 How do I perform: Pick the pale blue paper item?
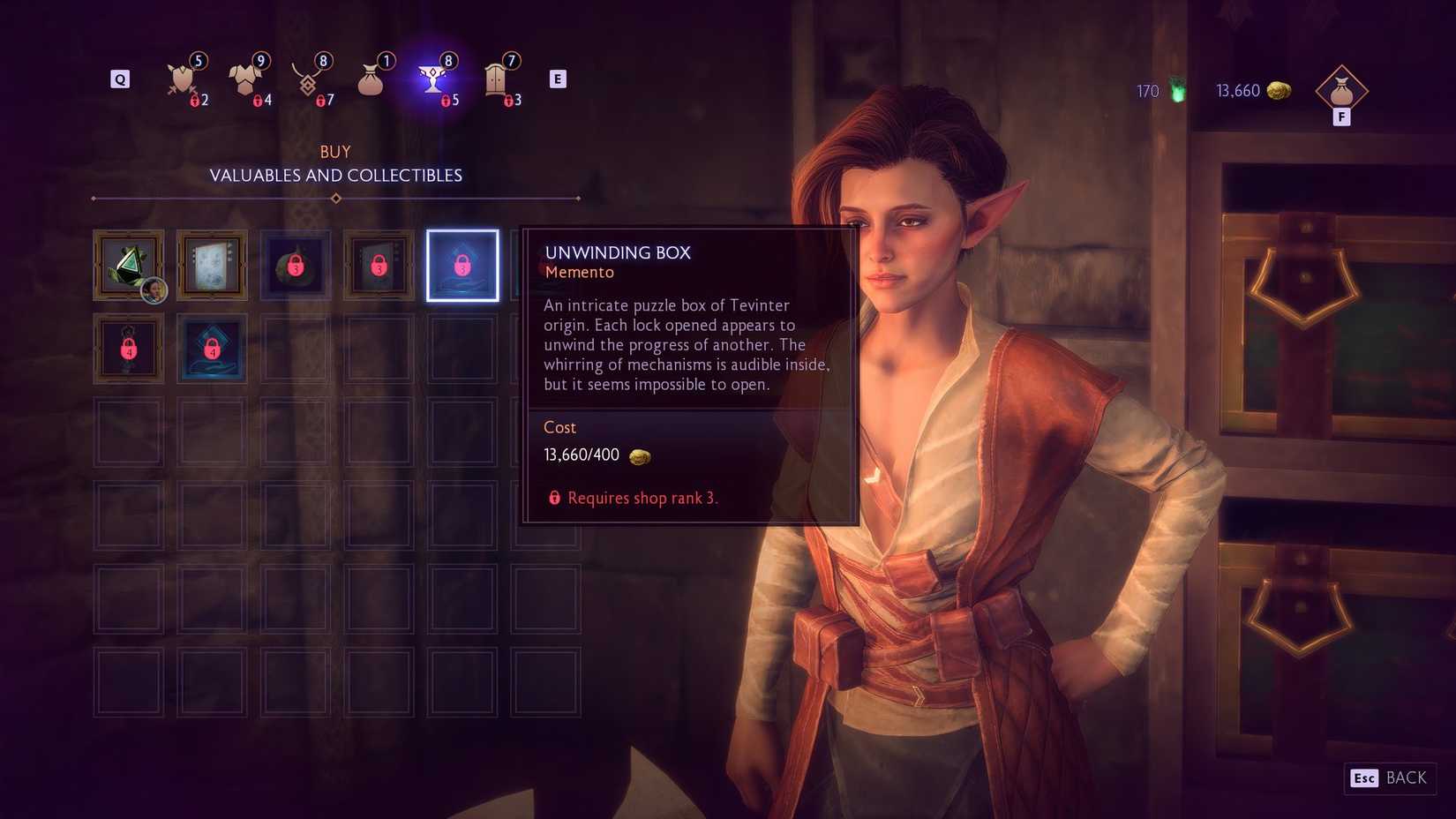(212, 266)
